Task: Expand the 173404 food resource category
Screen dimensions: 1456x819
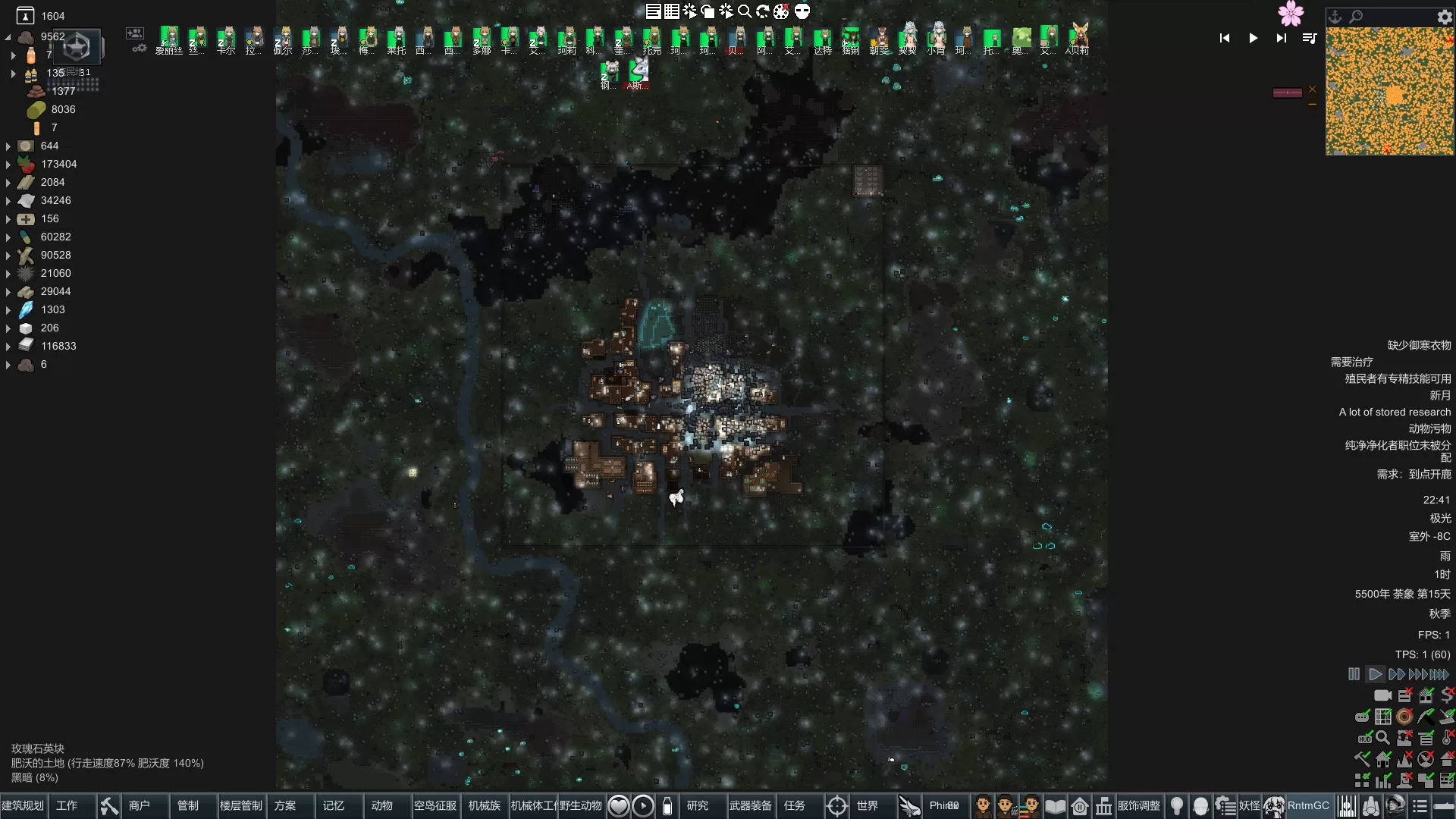Action: 8,165
